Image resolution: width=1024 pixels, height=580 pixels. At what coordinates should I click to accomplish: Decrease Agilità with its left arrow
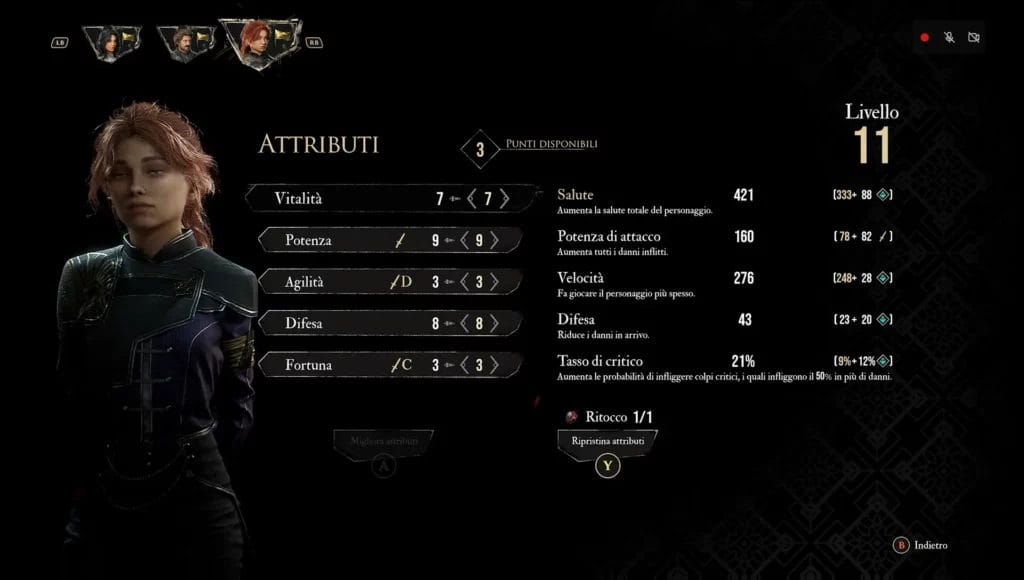pyautogui.click(x=463, y=282)
